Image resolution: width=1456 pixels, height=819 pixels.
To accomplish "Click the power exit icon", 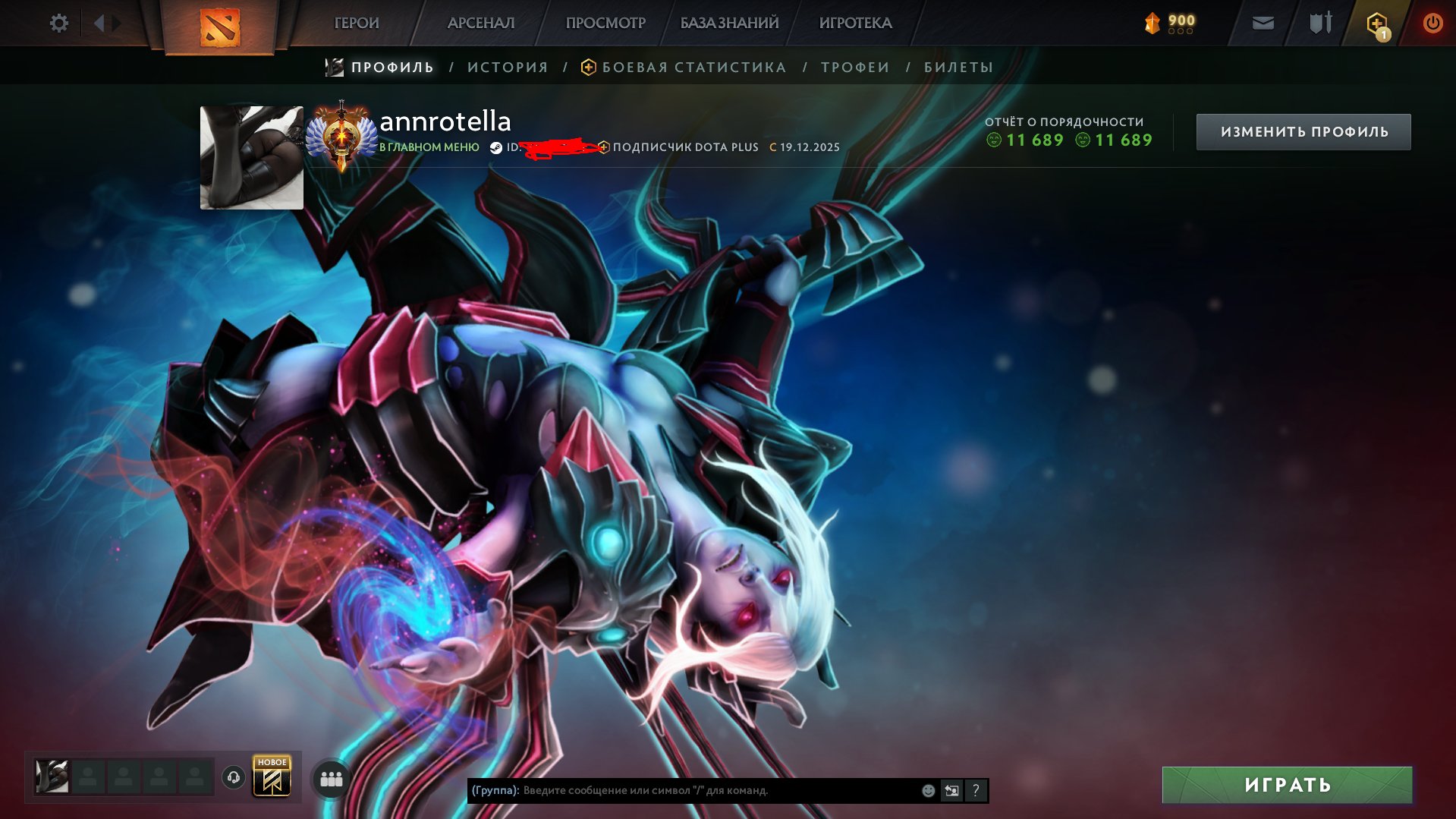I will tap(1431, 23).
